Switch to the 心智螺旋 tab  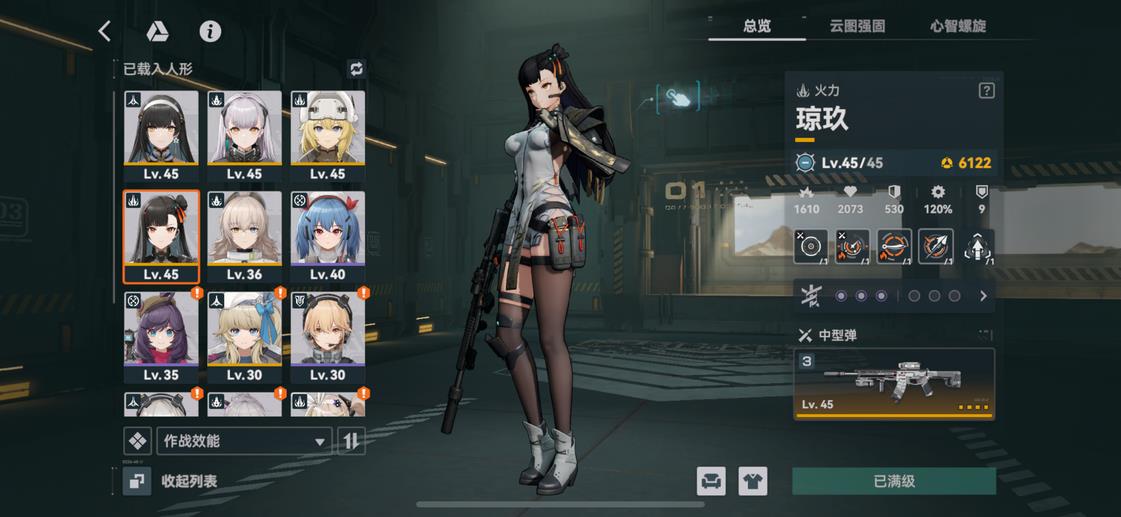click(x=957, y=27)
